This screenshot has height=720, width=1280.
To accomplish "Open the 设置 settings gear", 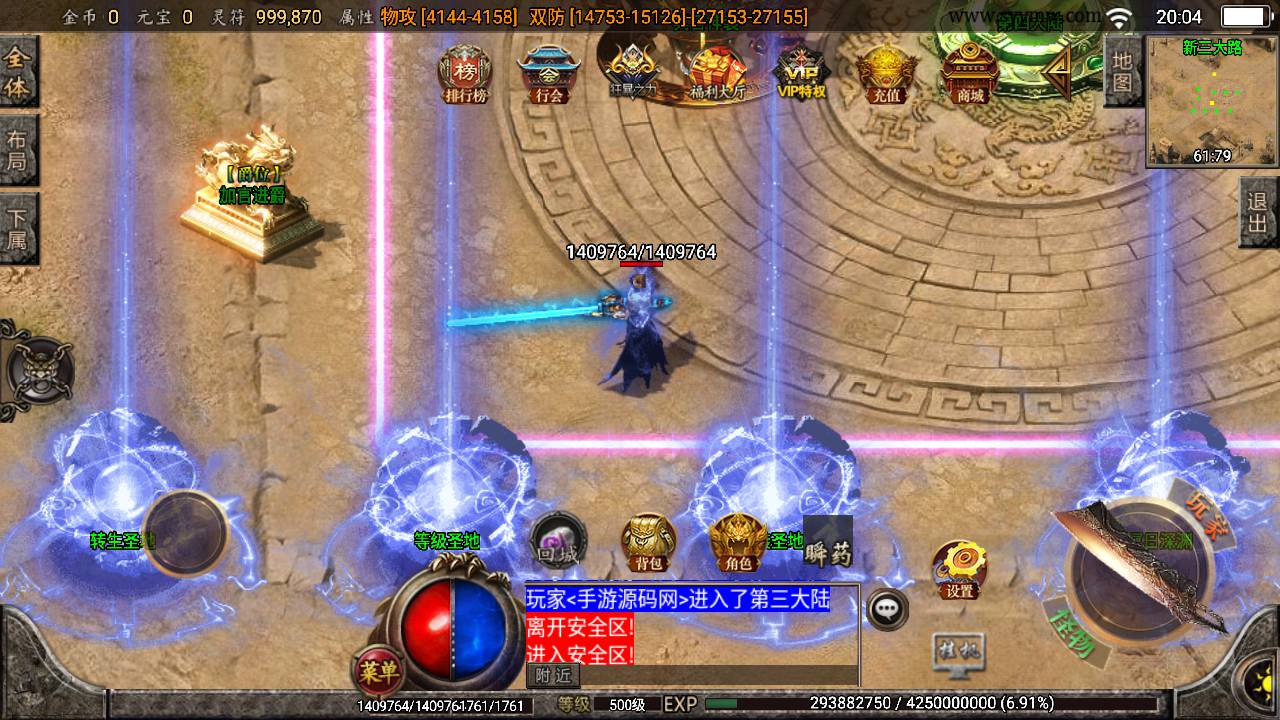I will (958, 570).
